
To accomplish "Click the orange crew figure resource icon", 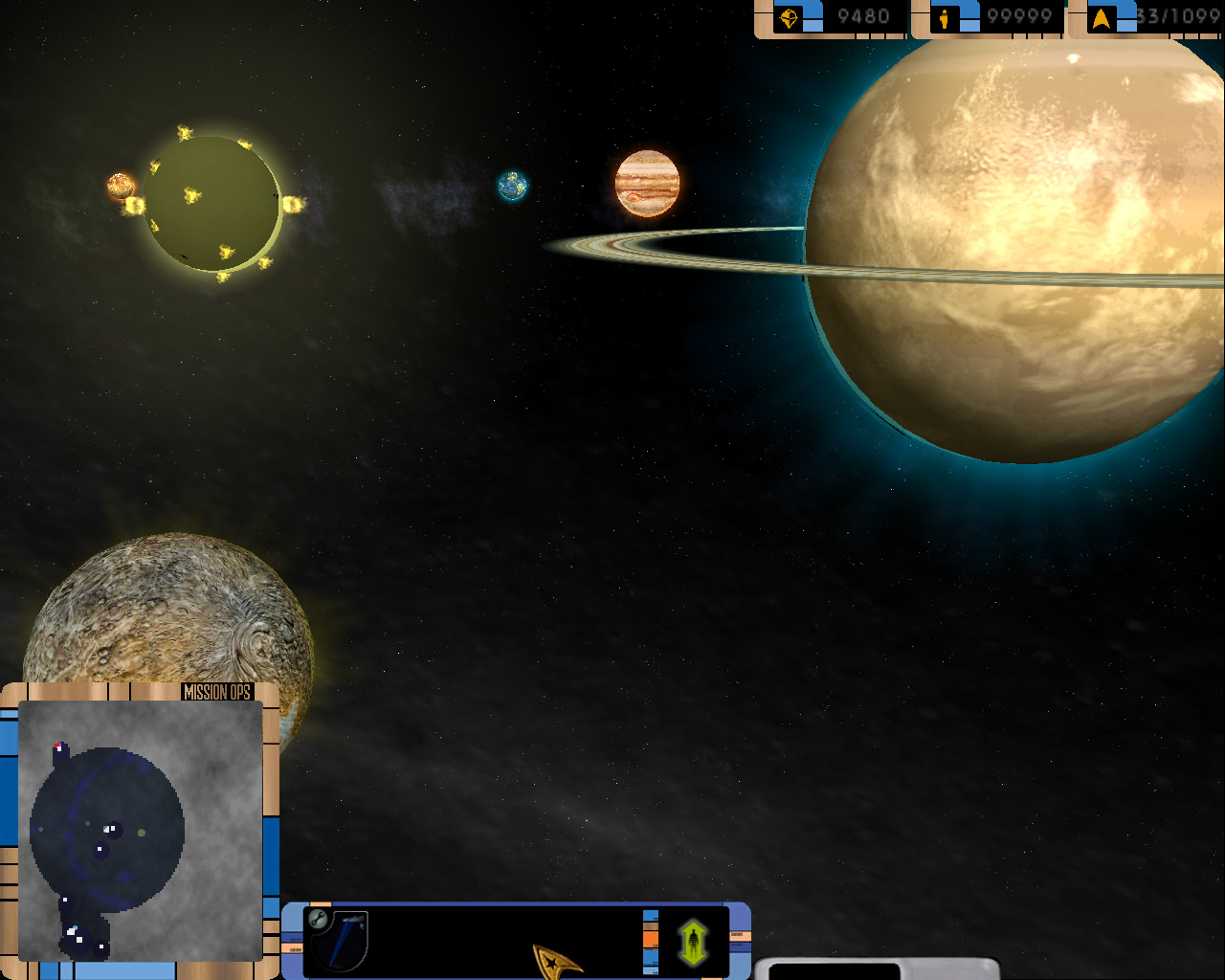I will [x=945, y=18].
